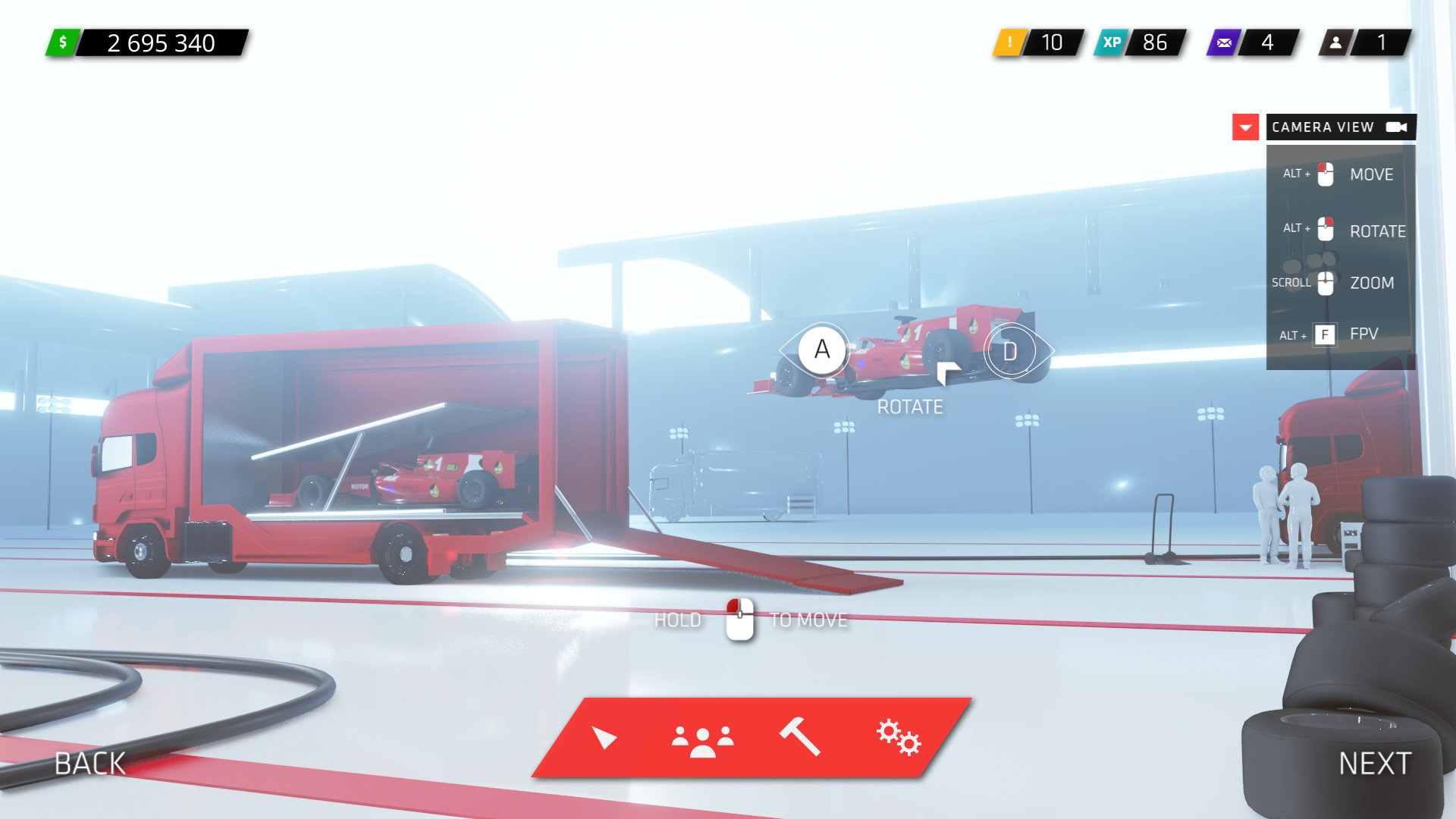Open the yellow notifications alert icon
The image size is (1456, 819).
click(1009, 43)
